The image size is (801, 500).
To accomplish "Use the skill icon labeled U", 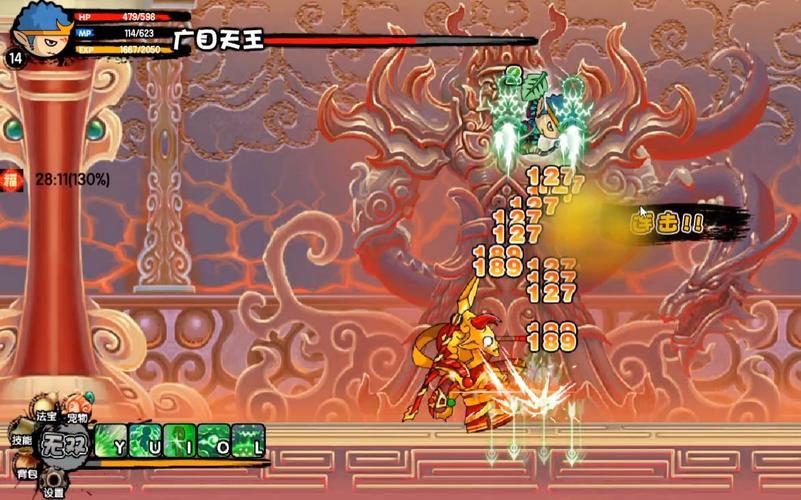I will [146, 441].
